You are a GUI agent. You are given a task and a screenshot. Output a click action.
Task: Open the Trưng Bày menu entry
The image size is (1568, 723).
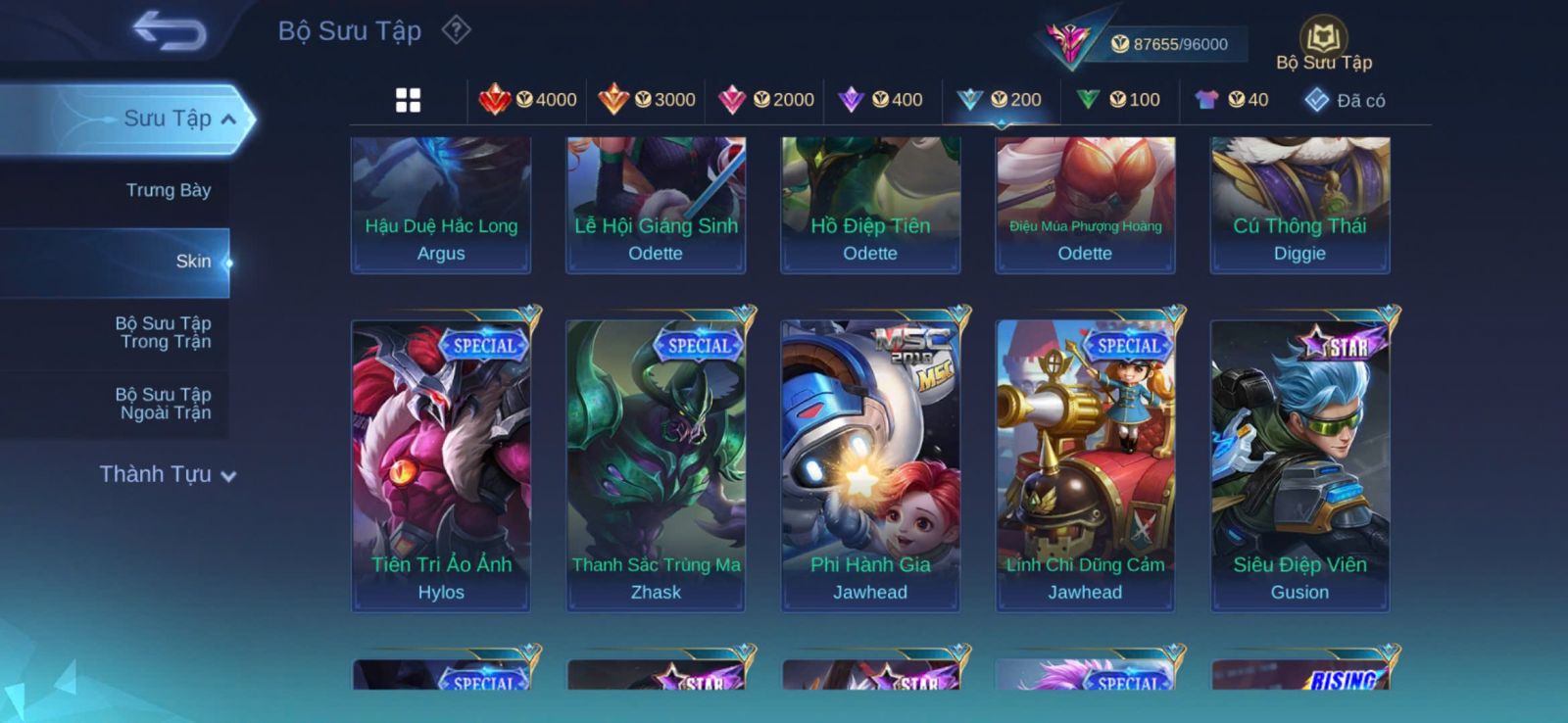168,190
